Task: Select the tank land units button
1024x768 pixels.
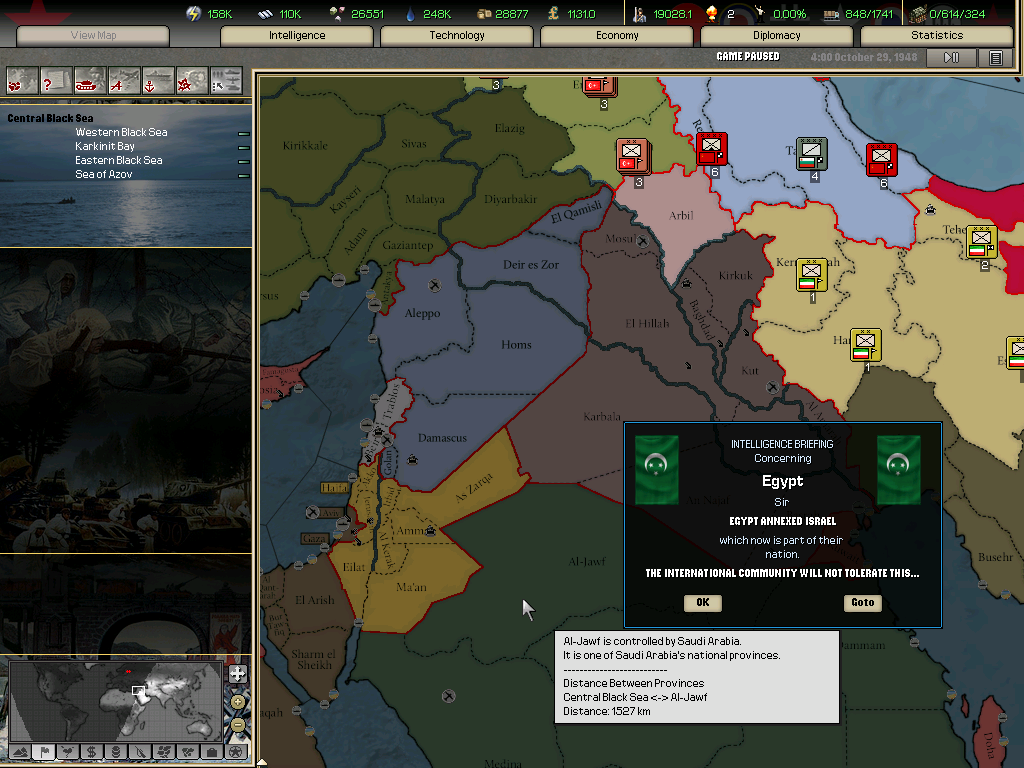Action: (91, 80)
